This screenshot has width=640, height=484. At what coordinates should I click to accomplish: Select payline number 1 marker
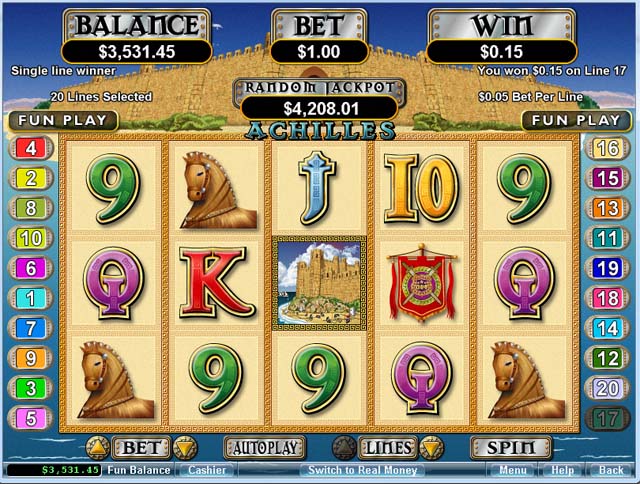tap(29, 298)
